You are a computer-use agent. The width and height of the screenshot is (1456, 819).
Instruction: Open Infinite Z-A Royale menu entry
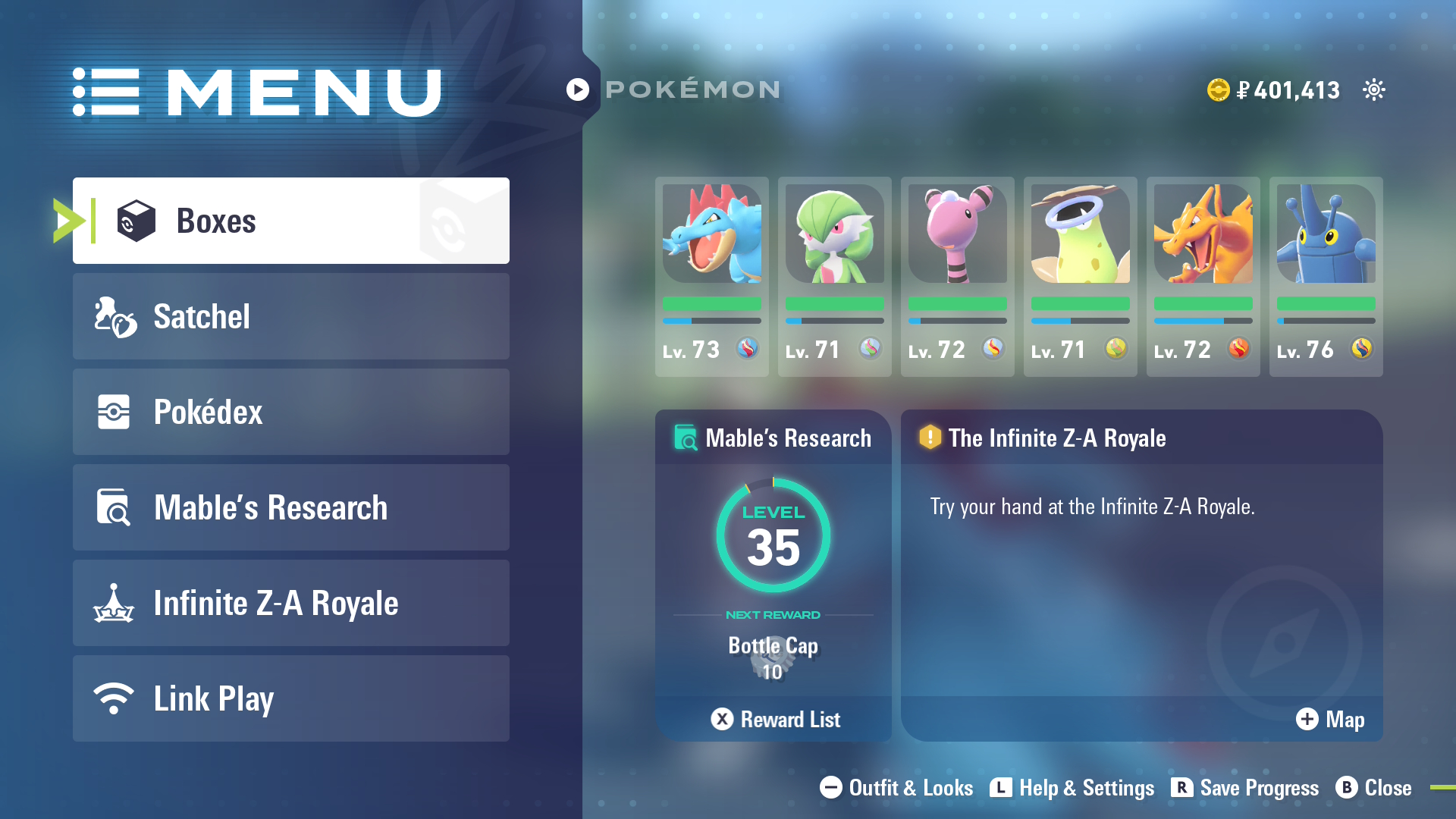pos(290,603)
